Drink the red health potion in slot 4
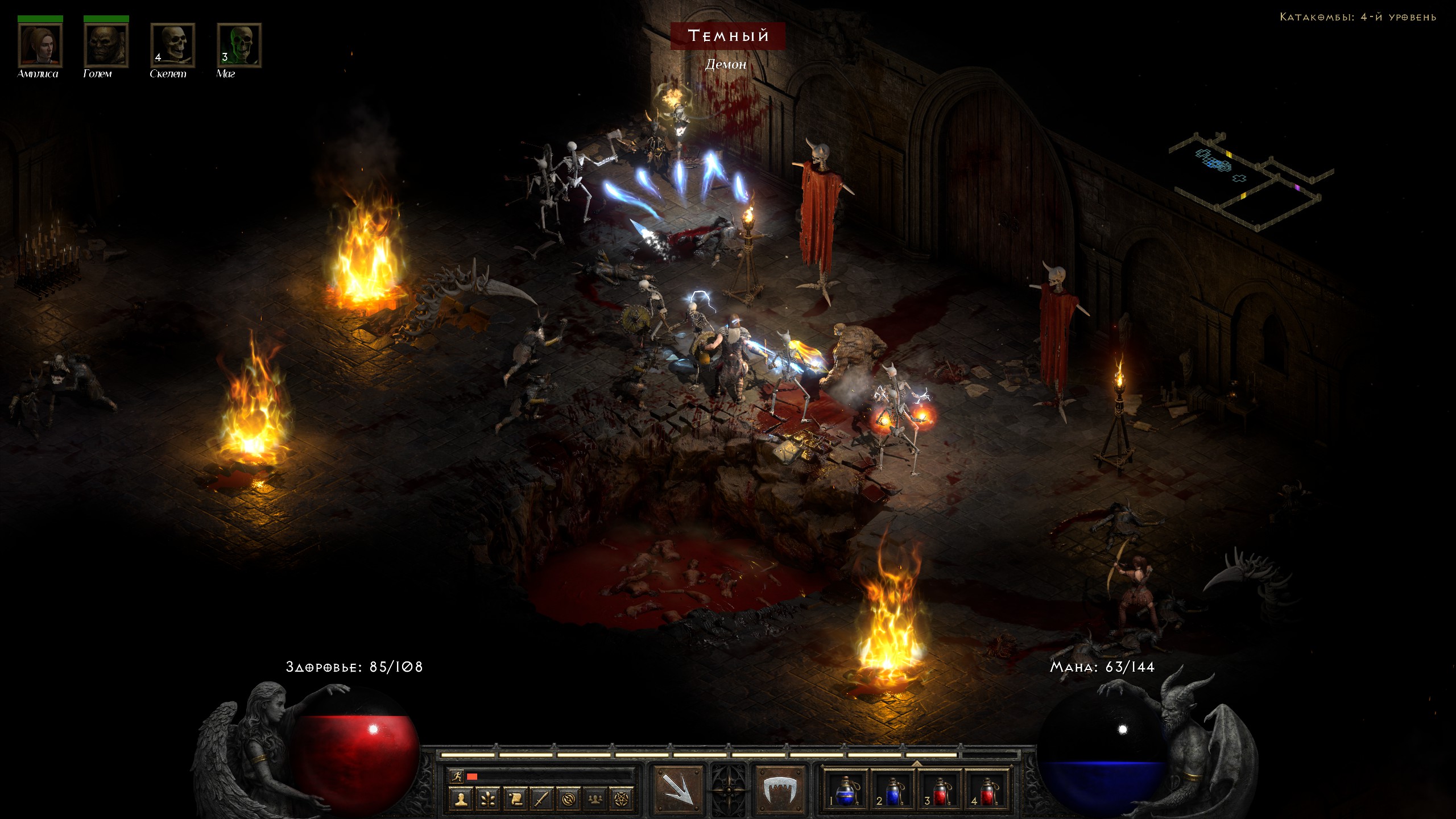 click(987, 789)
